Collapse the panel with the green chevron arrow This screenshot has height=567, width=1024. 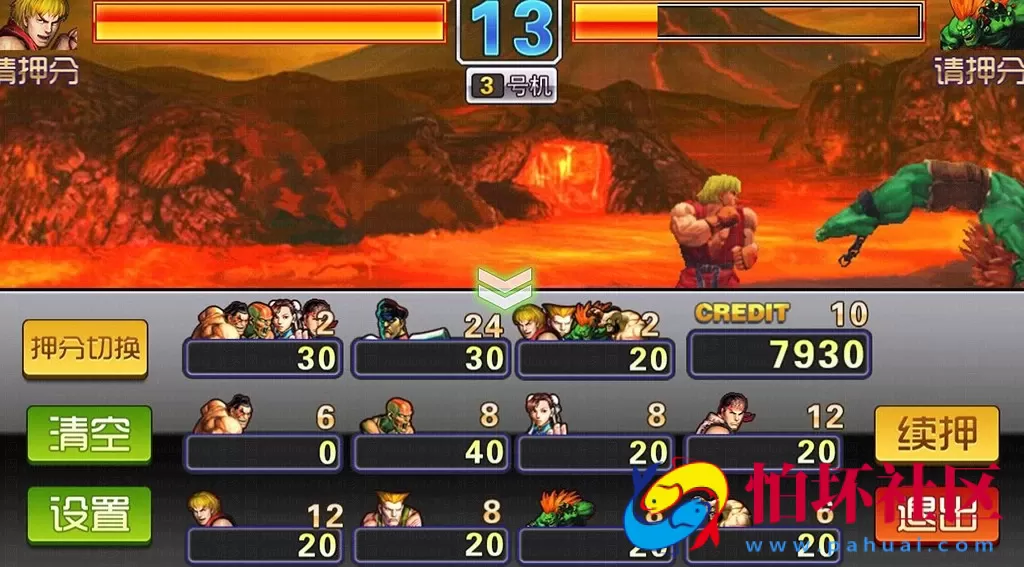[505, 286]
